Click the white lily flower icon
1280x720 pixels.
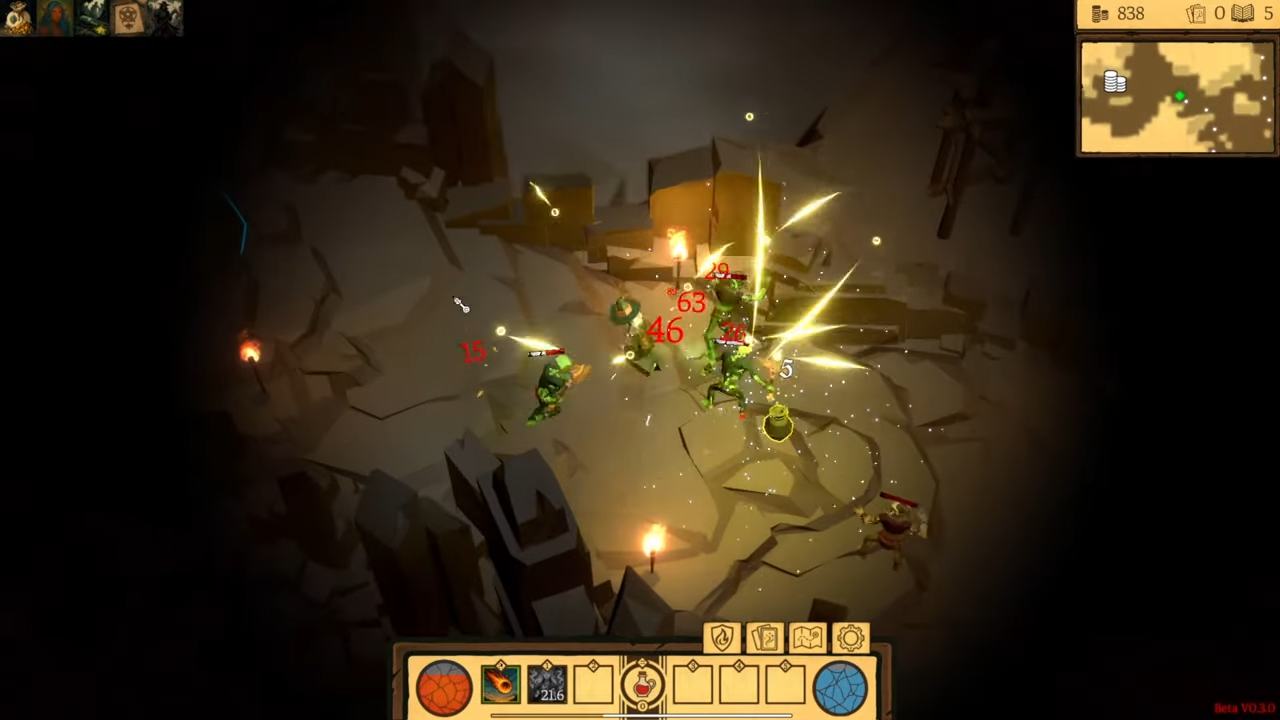click(91, 18)
